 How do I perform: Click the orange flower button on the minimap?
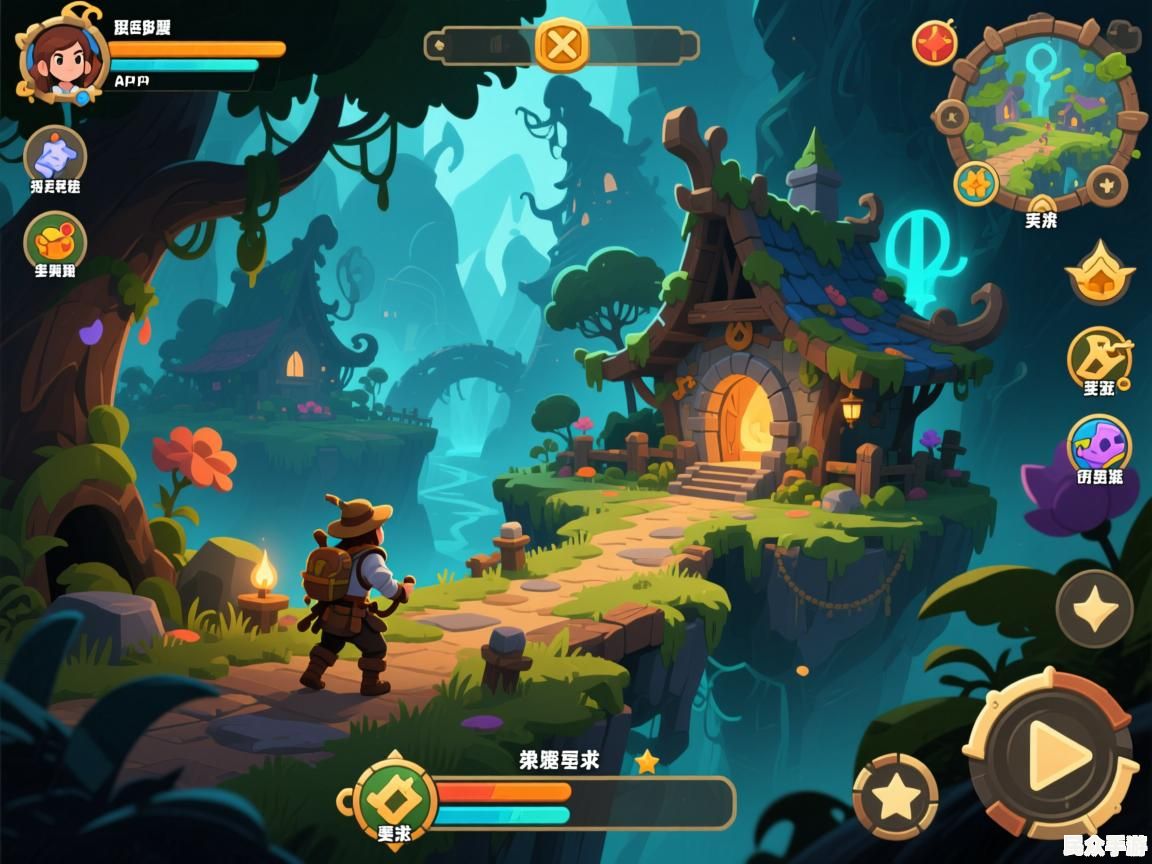975,184
